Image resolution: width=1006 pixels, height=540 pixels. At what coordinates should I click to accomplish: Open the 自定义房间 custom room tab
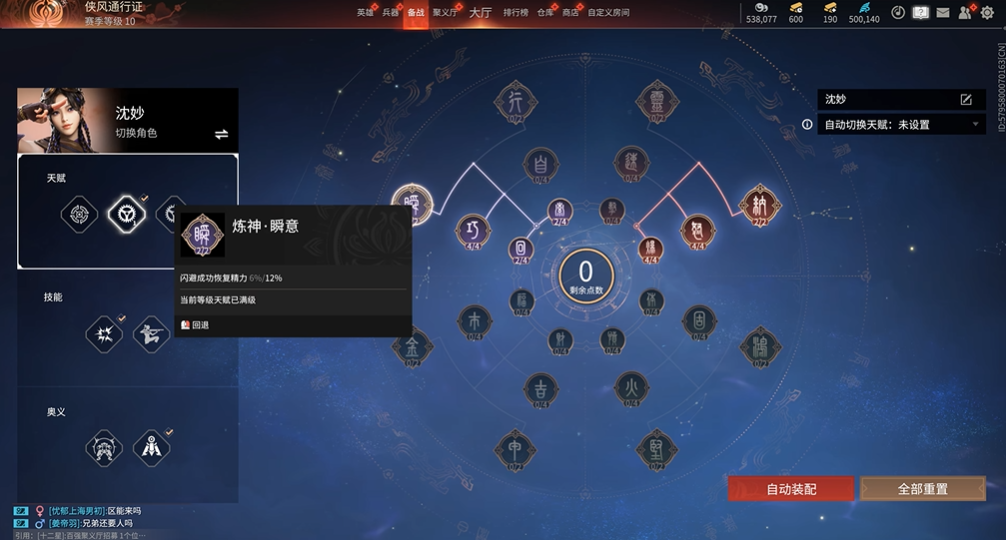click(x=608, y=13)
